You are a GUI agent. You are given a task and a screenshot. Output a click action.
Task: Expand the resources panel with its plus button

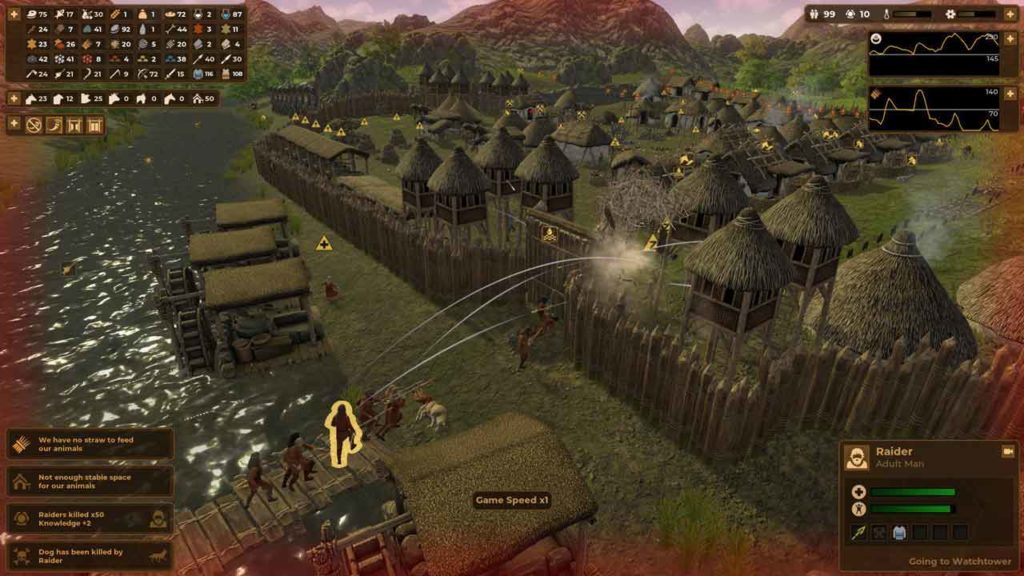(x=14, y=15)
